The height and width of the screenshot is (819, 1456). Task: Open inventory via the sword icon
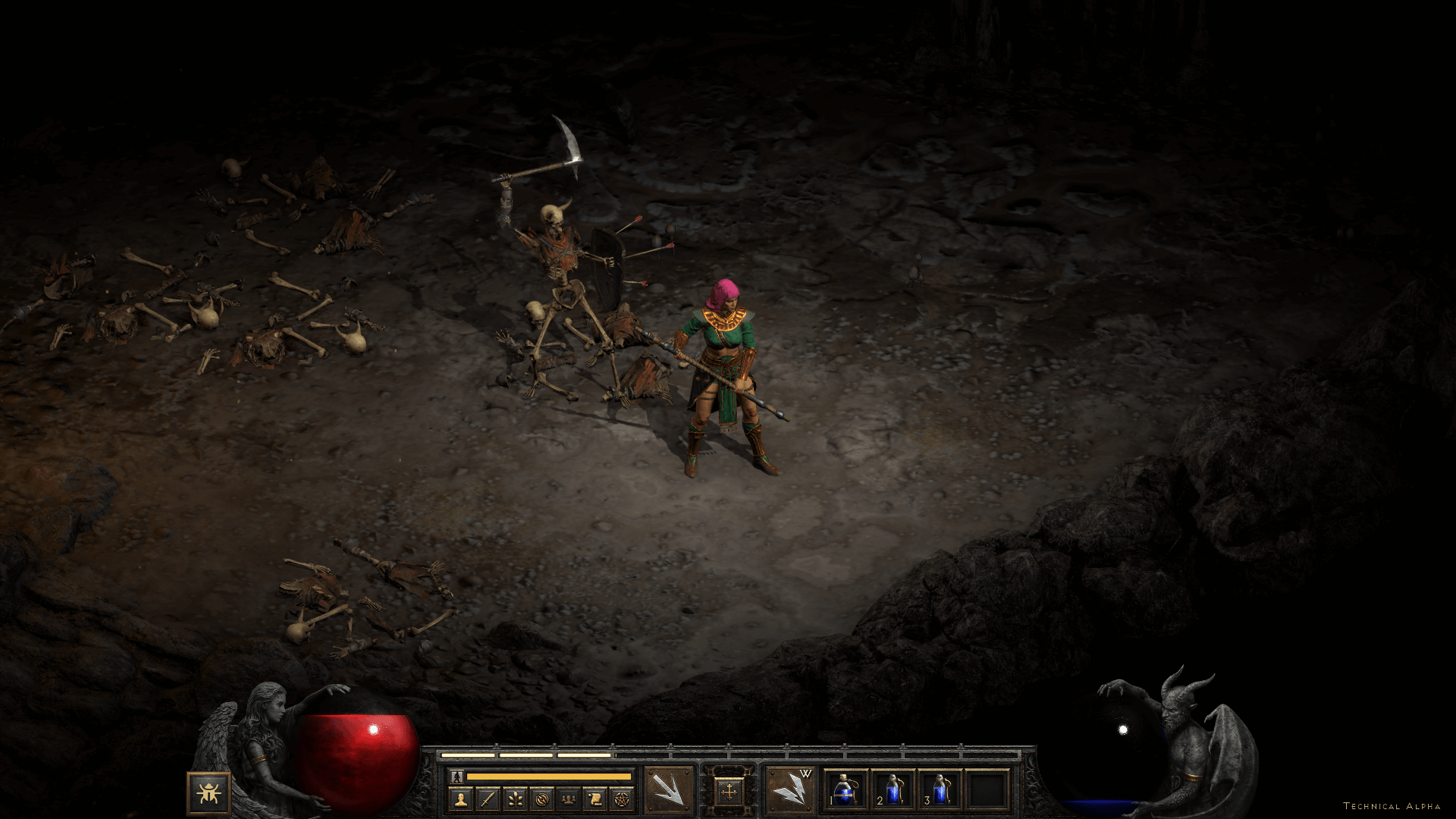488,799
